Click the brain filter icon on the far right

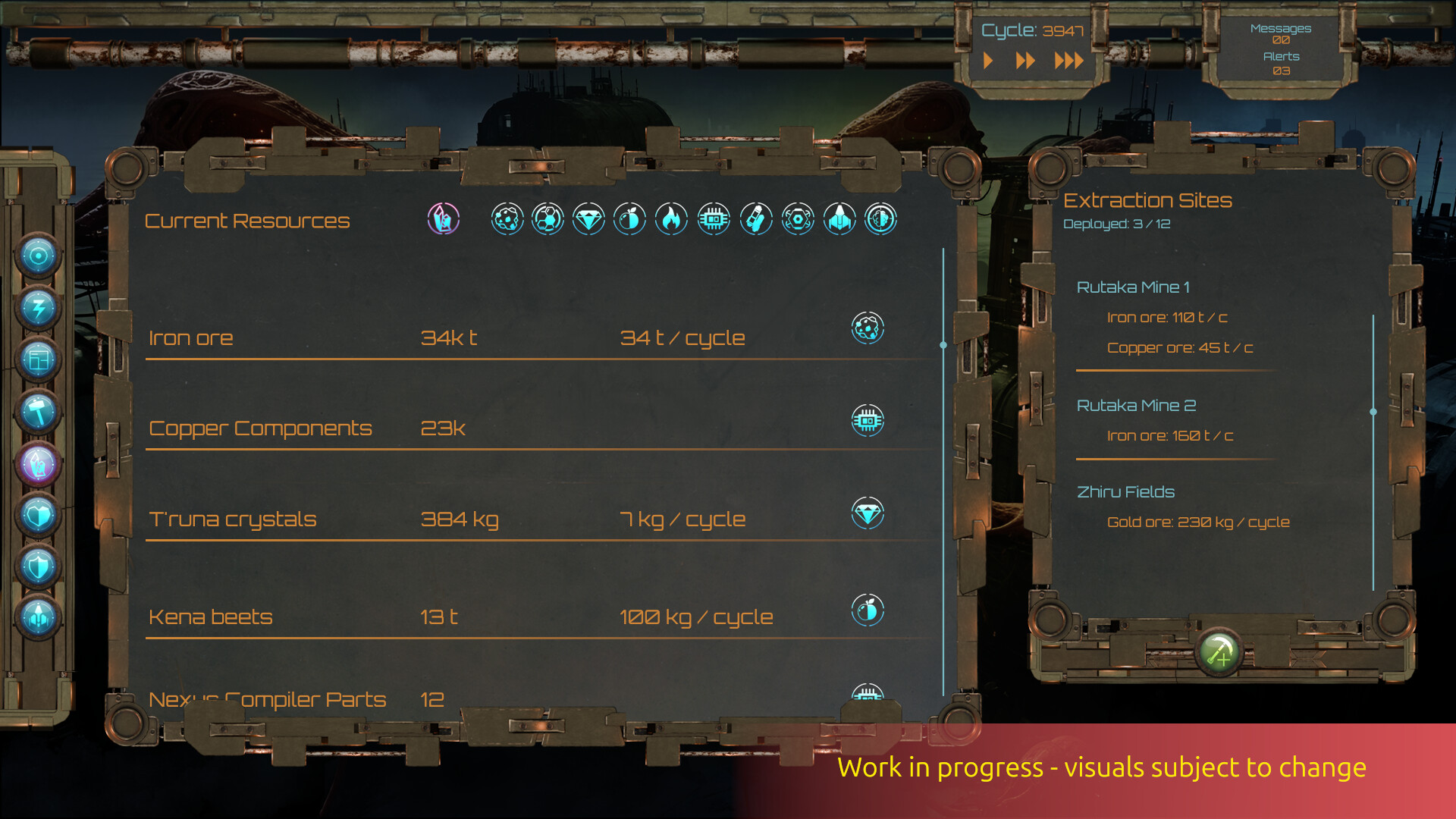880,220
